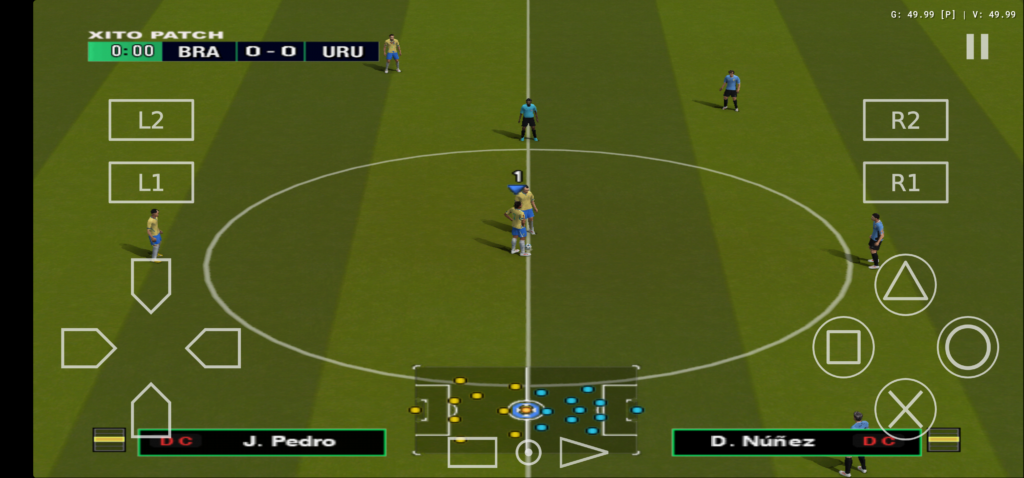Tap the R2 shoulder button
The height and width of the screenshot is (478, 1024).
click(x=905, y=120)
